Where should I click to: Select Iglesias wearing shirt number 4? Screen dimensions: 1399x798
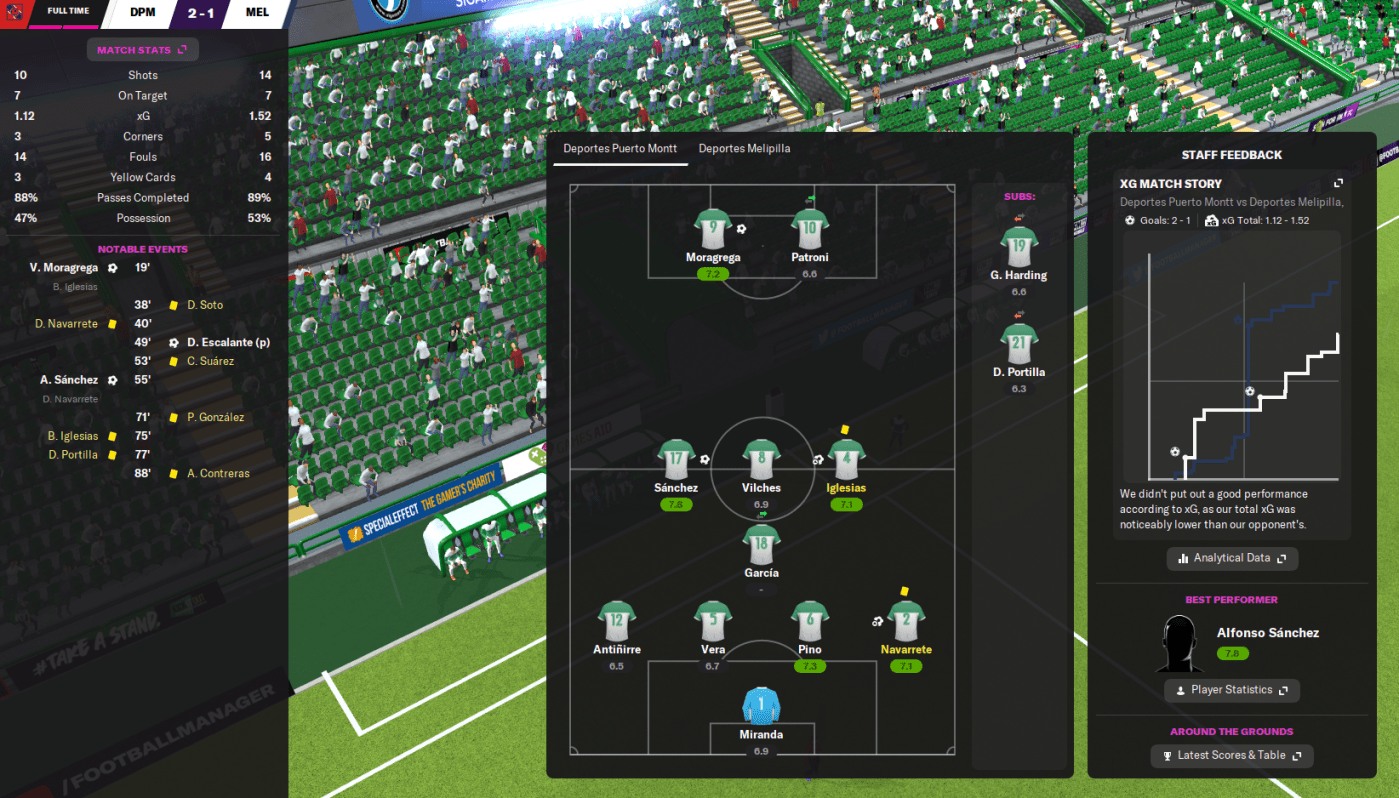pyautogui.click(x=846, y=460)
